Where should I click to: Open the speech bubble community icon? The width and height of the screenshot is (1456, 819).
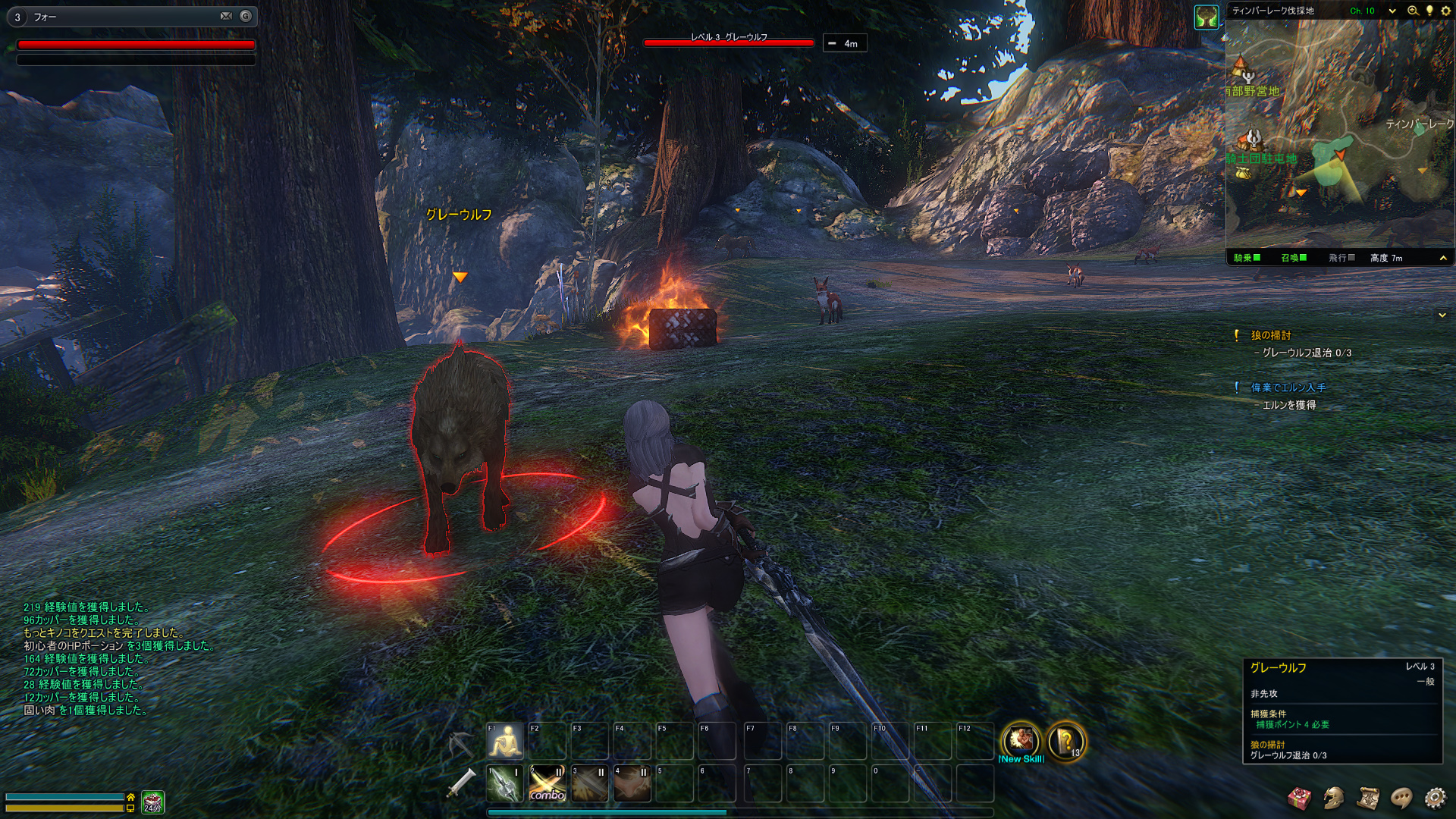[x=1401, y=797]
